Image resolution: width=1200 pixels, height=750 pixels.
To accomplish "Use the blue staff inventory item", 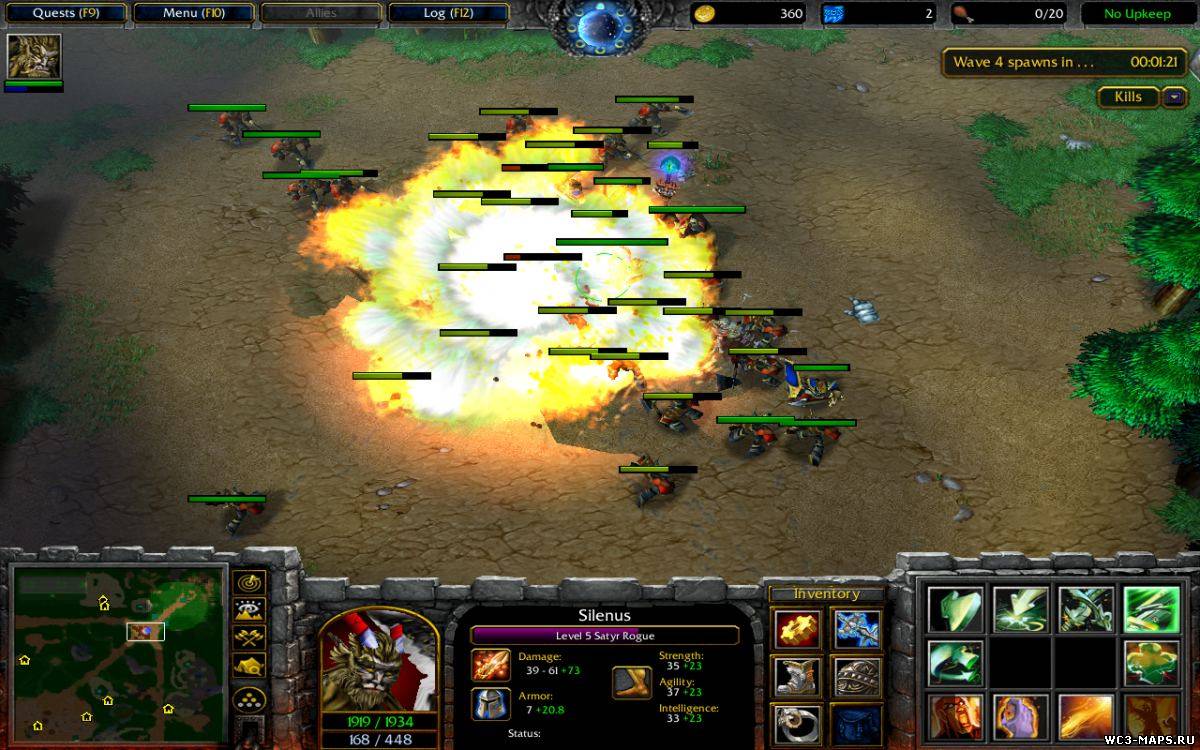I will pyautogui.click(x=857, y=629).
